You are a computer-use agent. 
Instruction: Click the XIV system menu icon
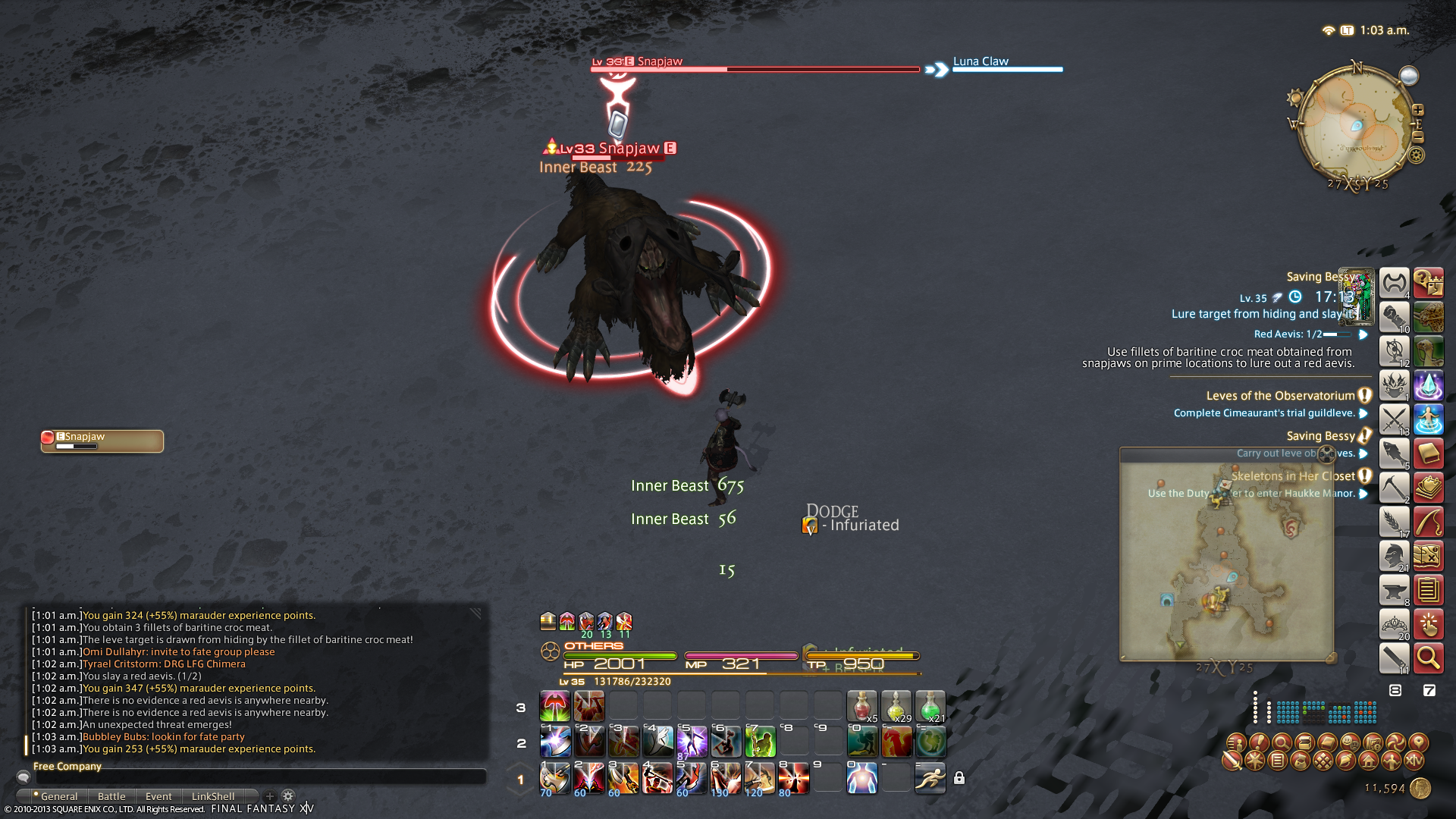(x=1414, y=760)
